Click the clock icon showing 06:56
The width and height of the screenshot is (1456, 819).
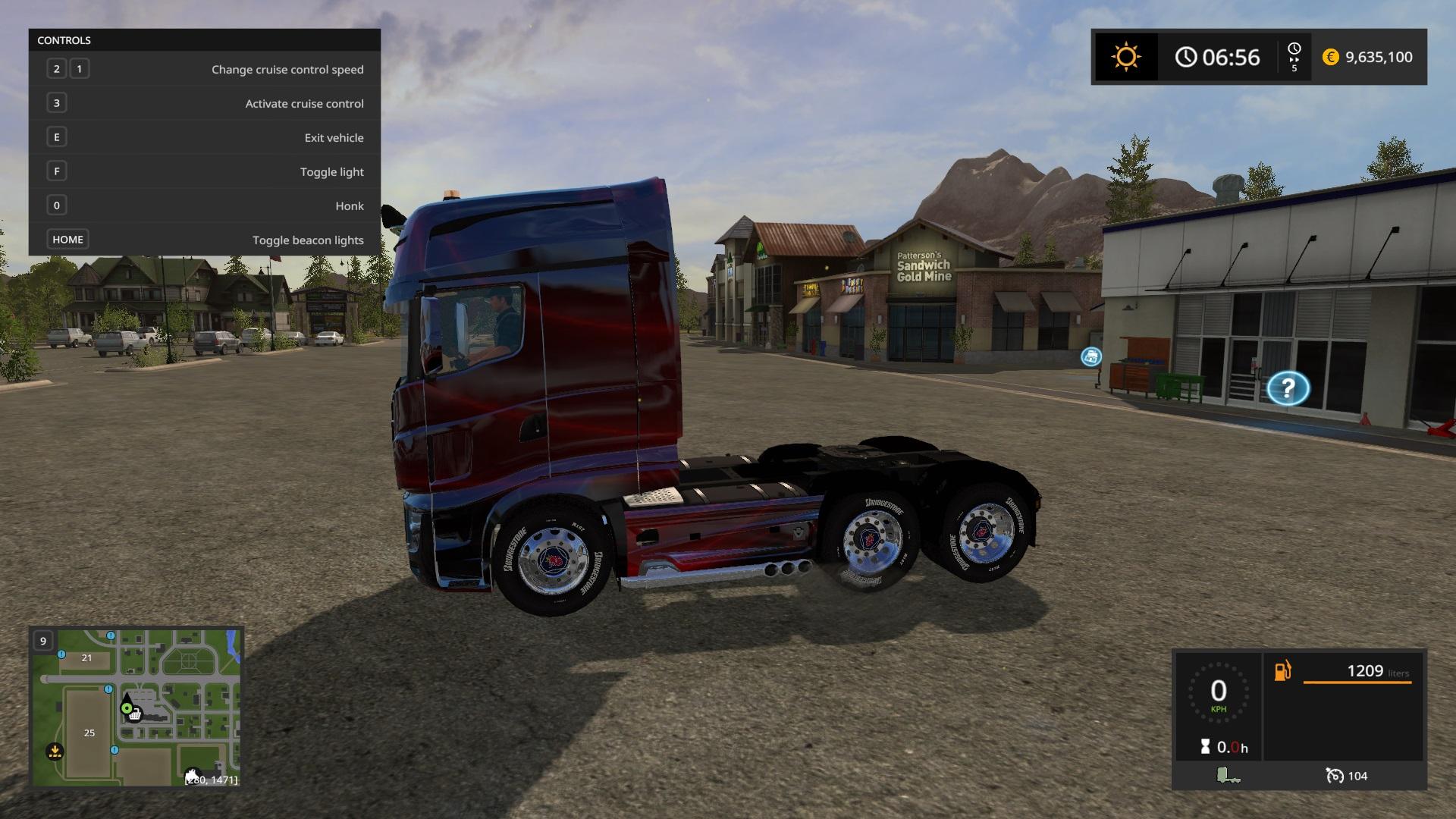1185,56
